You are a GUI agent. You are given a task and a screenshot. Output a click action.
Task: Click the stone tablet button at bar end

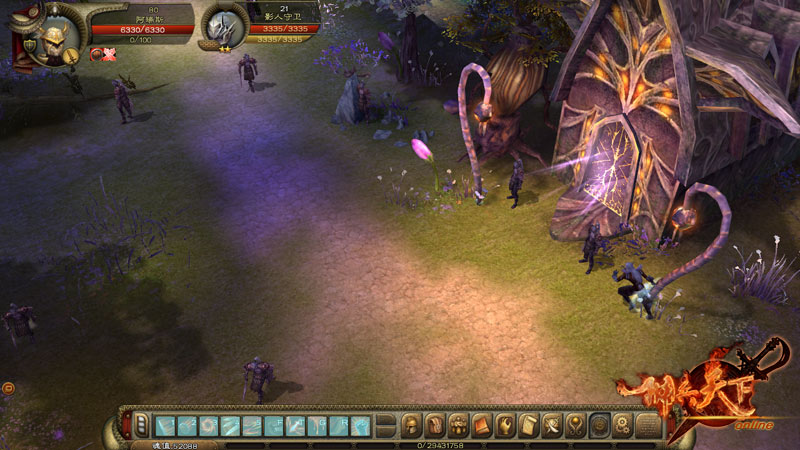pyautogui.click(x=650, y=425)
